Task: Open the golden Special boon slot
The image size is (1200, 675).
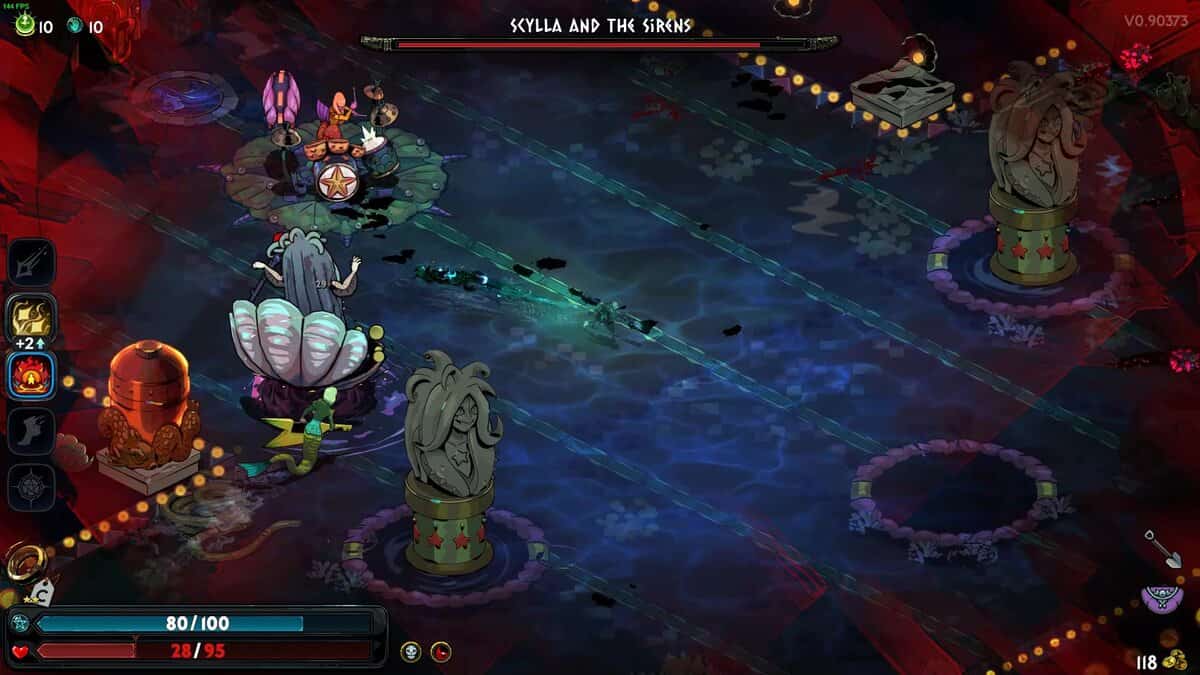Action: pyautogui.click(x=31, y=317)
